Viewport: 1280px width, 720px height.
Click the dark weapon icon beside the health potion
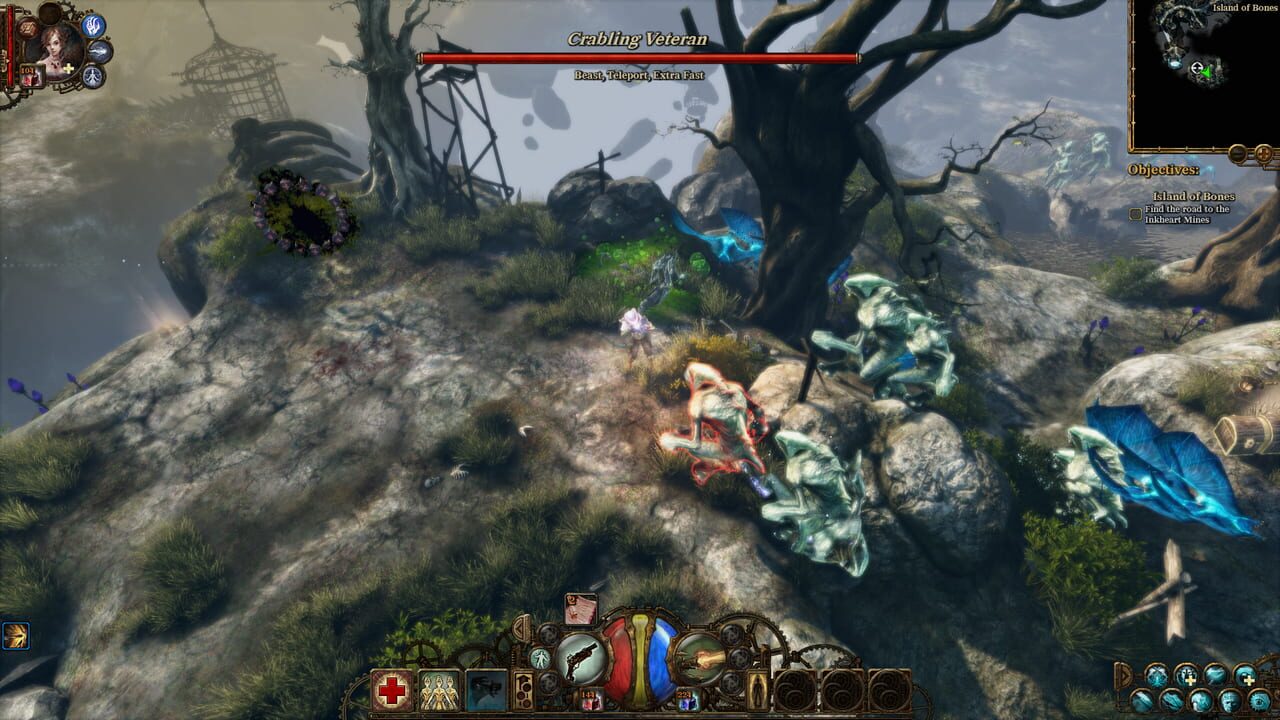click(x=486, y=689)
